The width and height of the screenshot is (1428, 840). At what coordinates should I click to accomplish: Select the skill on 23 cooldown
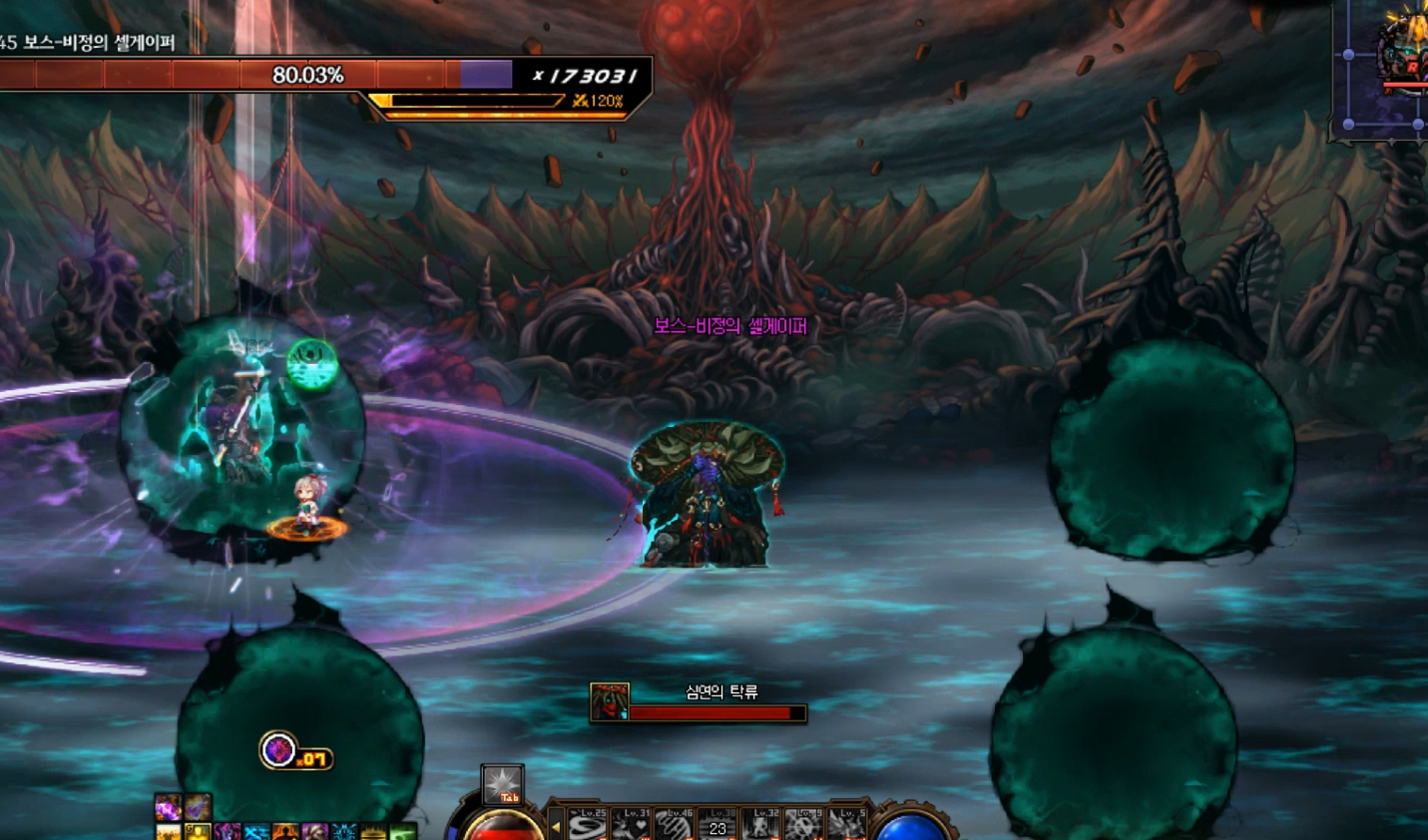[717, 825]
